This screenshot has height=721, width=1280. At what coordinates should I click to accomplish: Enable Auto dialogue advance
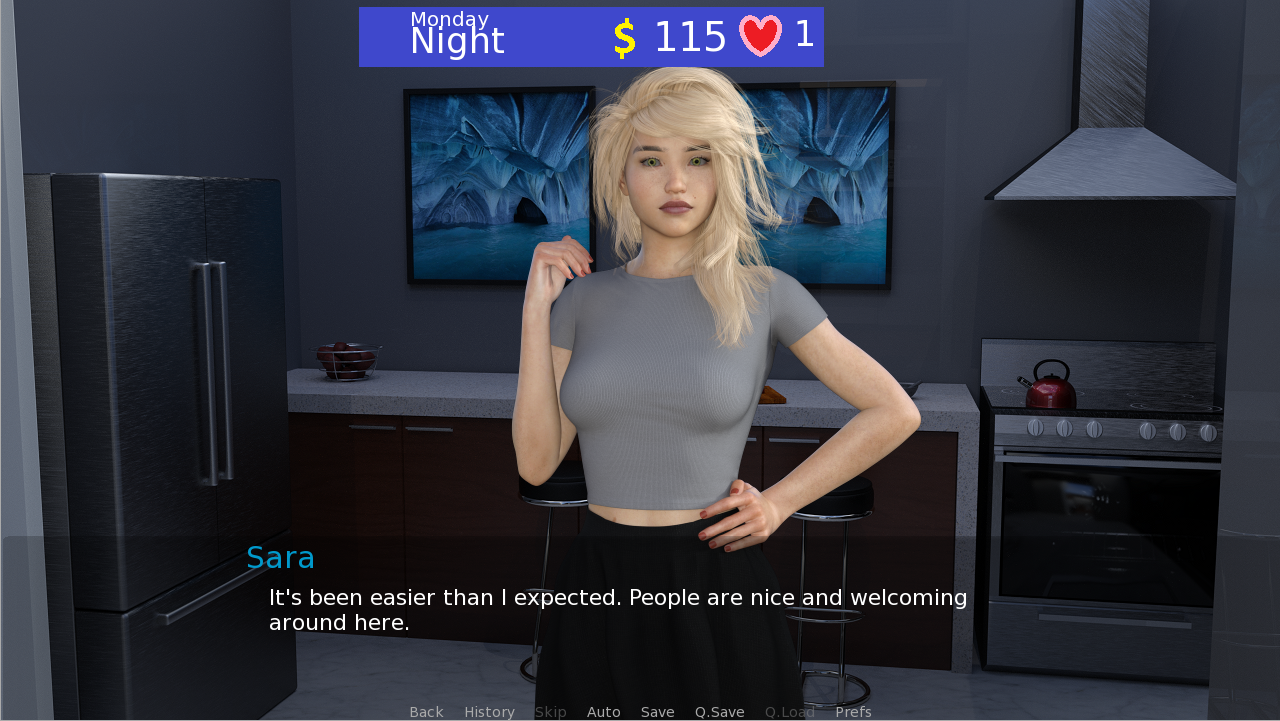(x=603, y=712)
